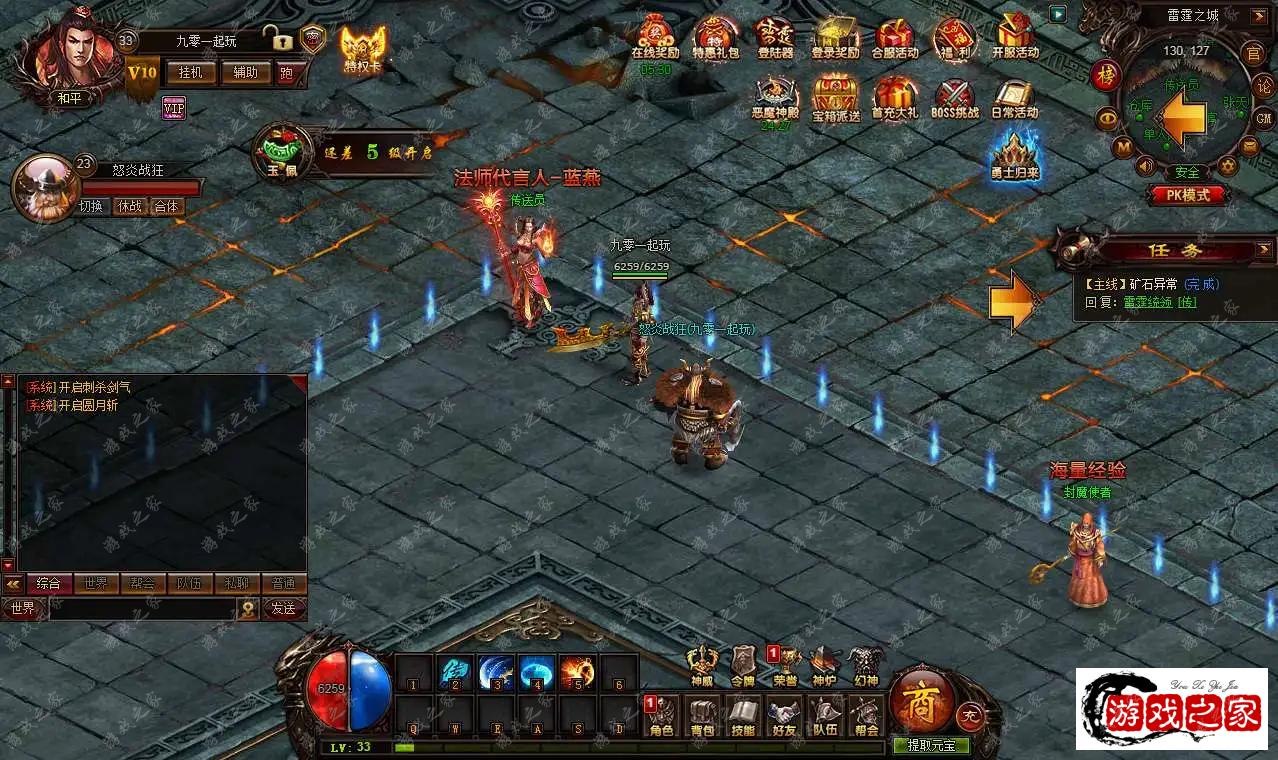1278x760 pixels.
Task: Open the BOSS挑战 icon
Action: (954, 100)
